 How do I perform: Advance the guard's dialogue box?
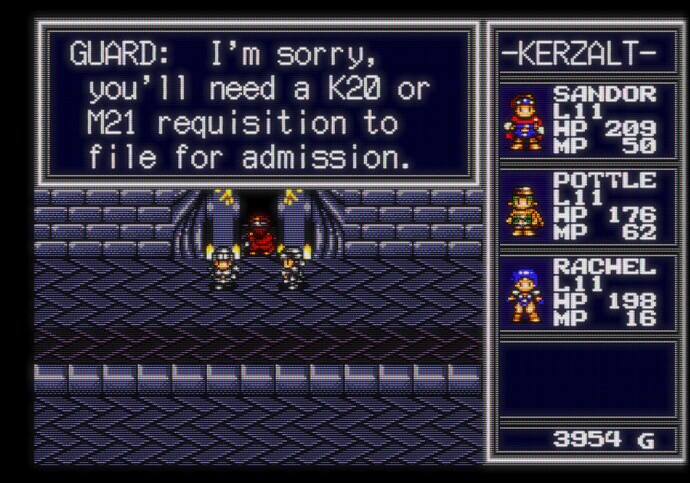click(256, 104)
